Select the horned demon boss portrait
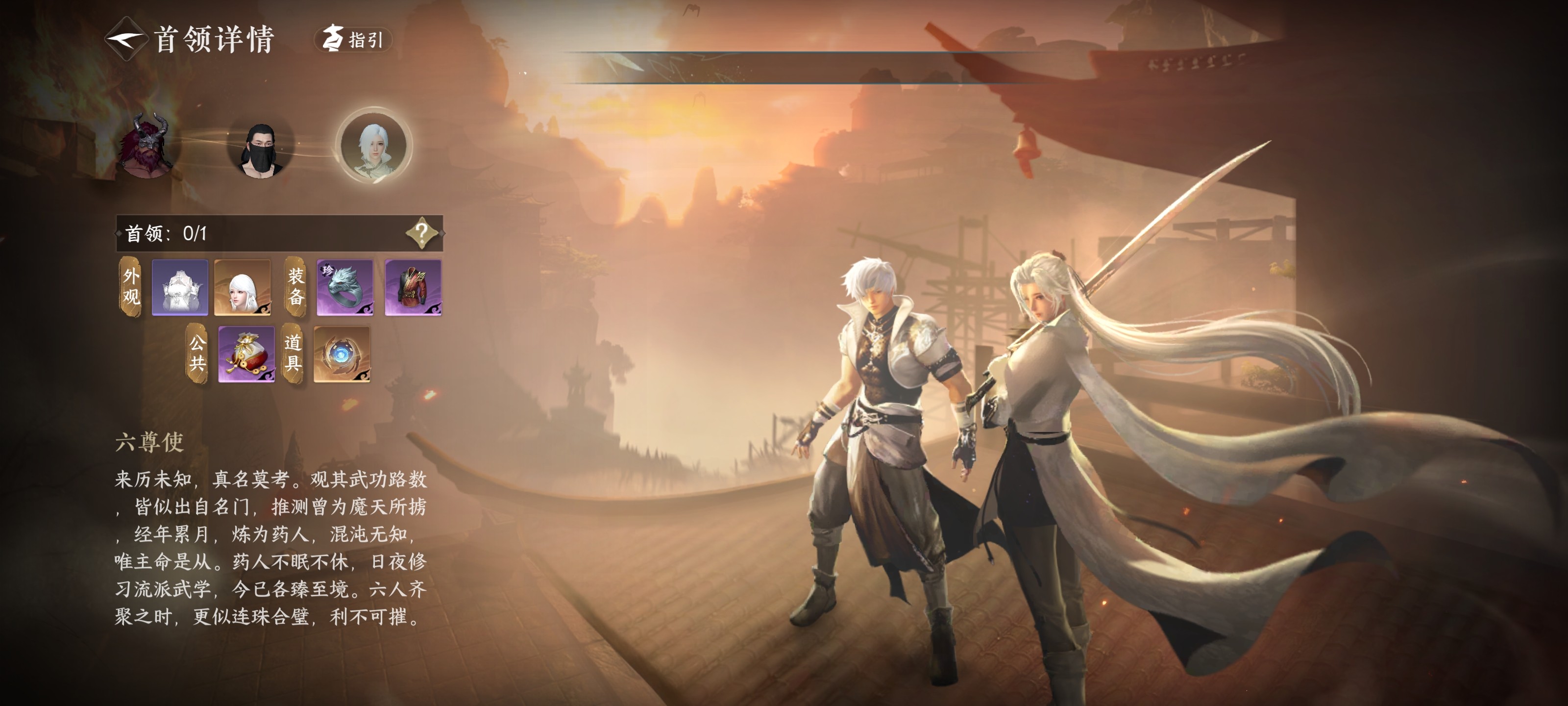The width and height of the screenshot is (1568, 706). 148,146
